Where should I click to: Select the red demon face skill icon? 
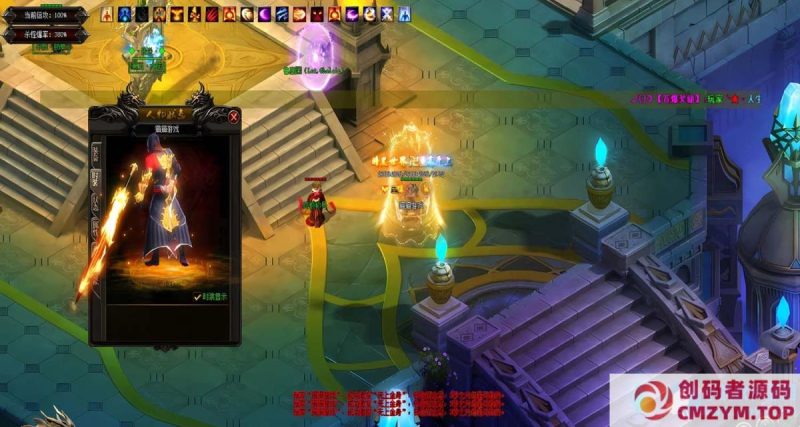[x=317, y=15]
